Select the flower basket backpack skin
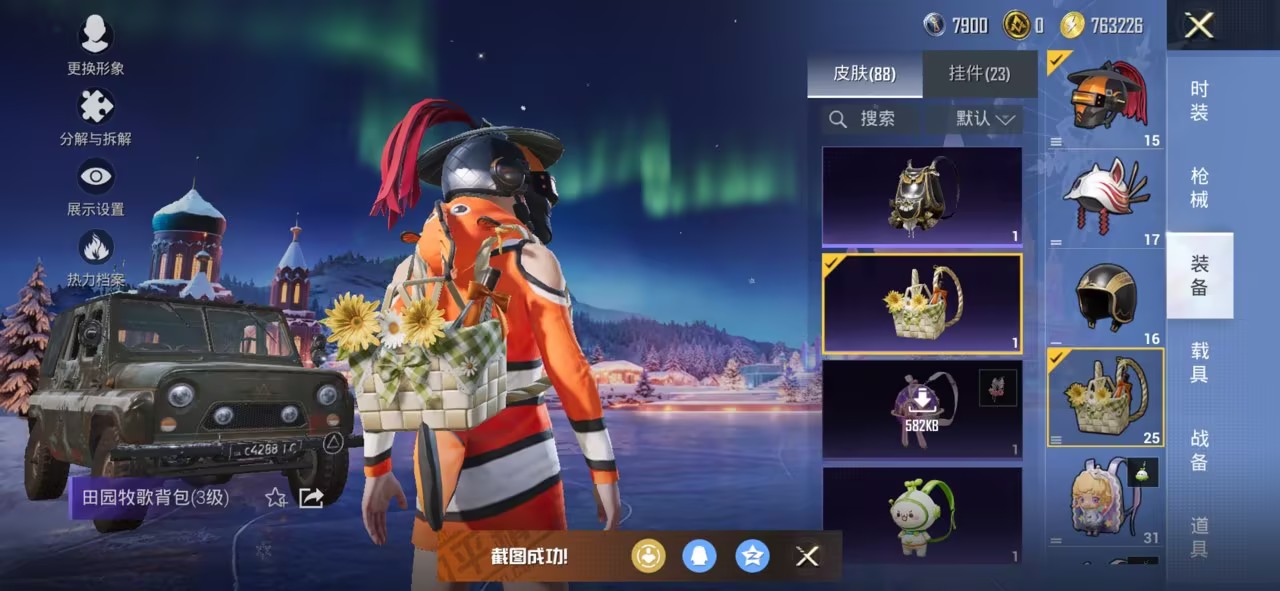This screenshot has height=591, width=1280. click(922, 304)
